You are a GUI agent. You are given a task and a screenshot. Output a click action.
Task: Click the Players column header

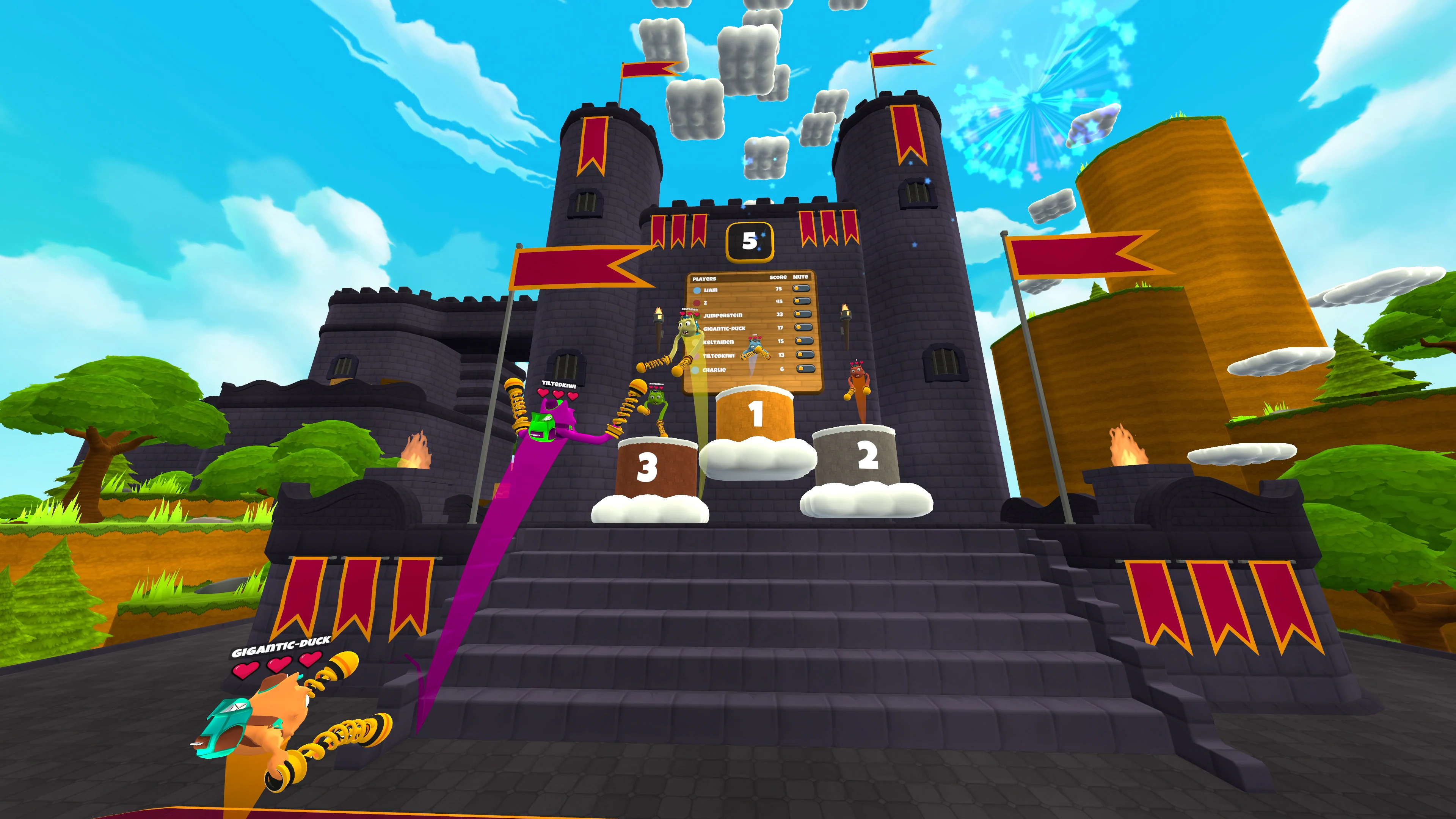[x=705, y=279]
